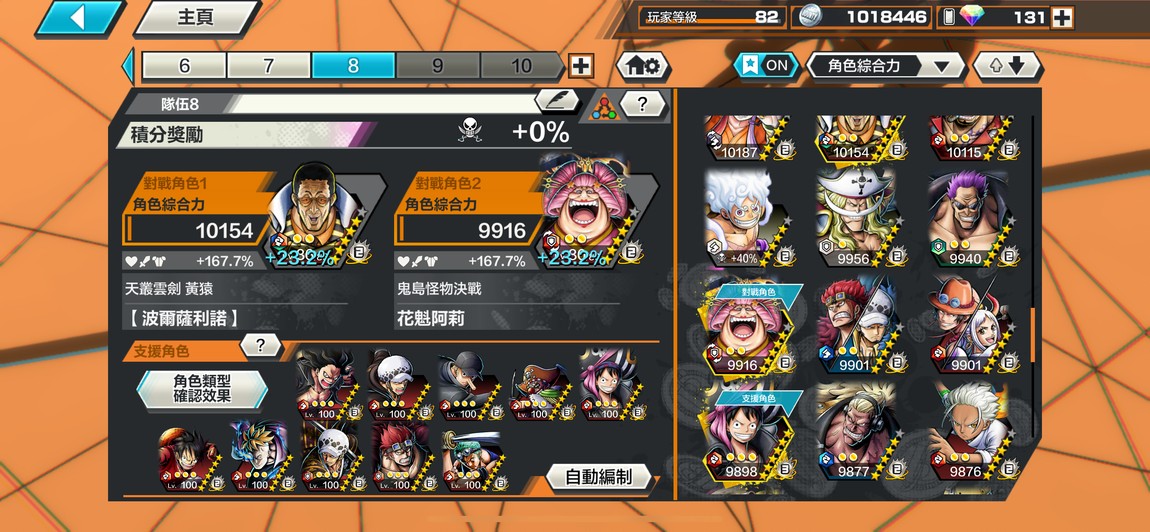
Task: Select team tab 9
Action: [437, 66]
